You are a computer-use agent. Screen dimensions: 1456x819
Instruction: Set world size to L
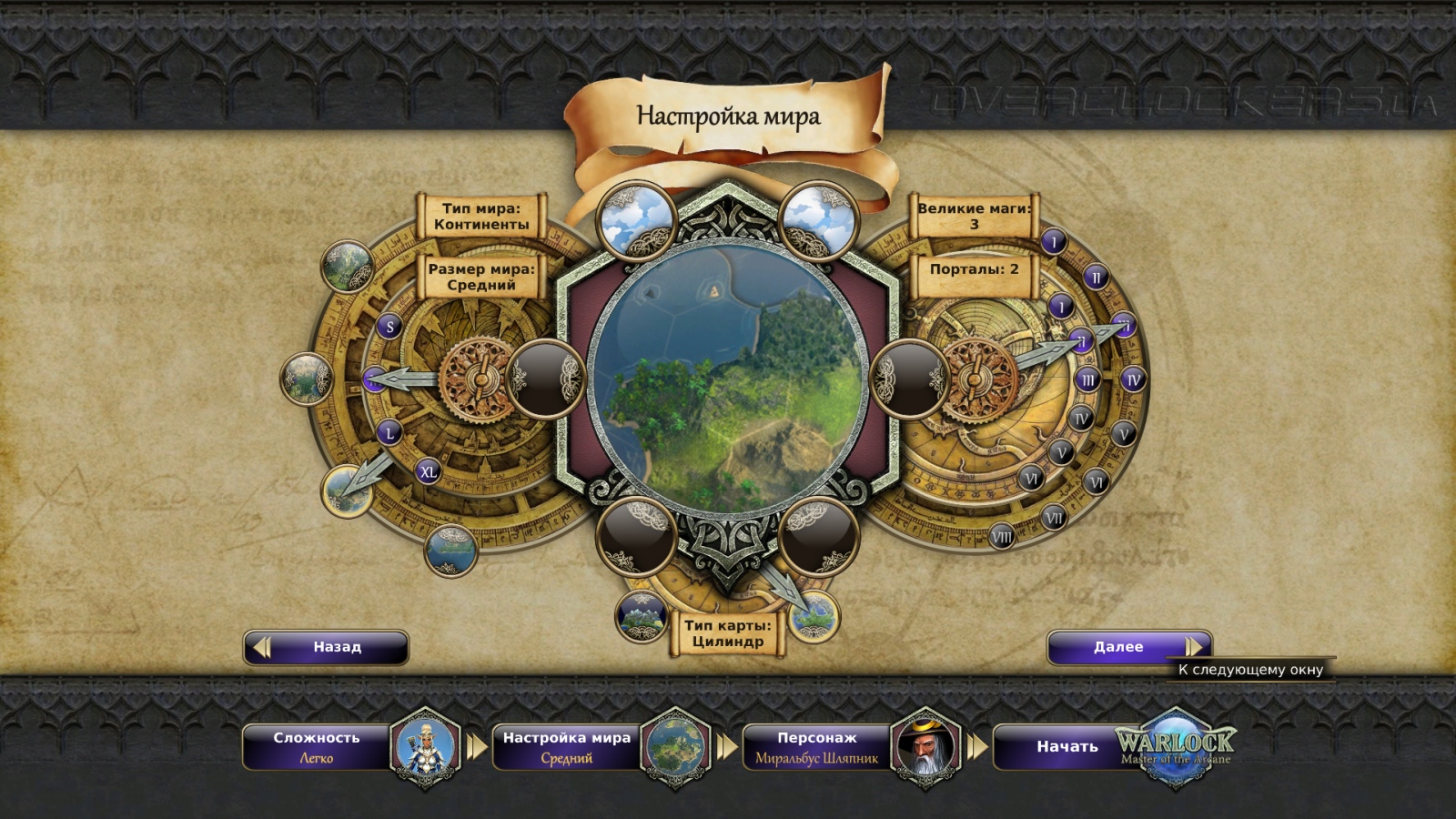click(x=390, y=432)
